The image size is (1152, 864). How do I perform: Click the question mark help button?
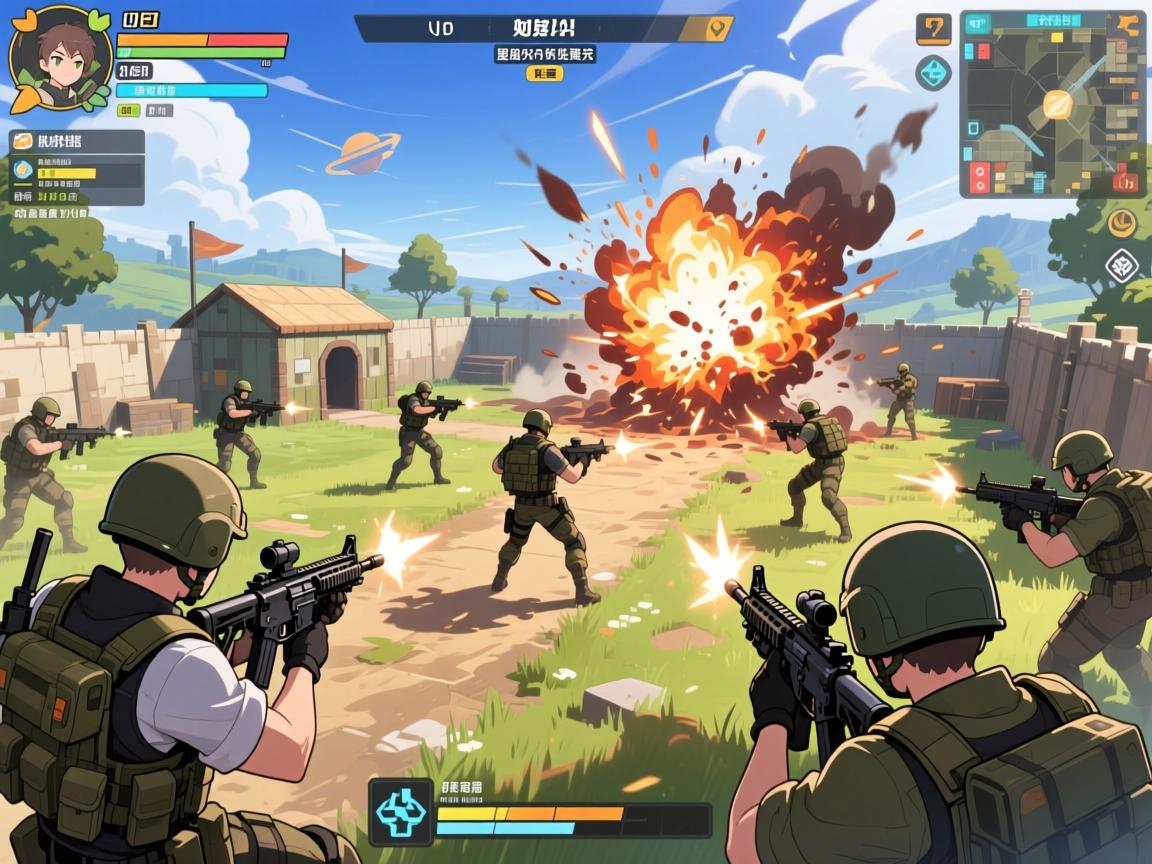[933, 29]
